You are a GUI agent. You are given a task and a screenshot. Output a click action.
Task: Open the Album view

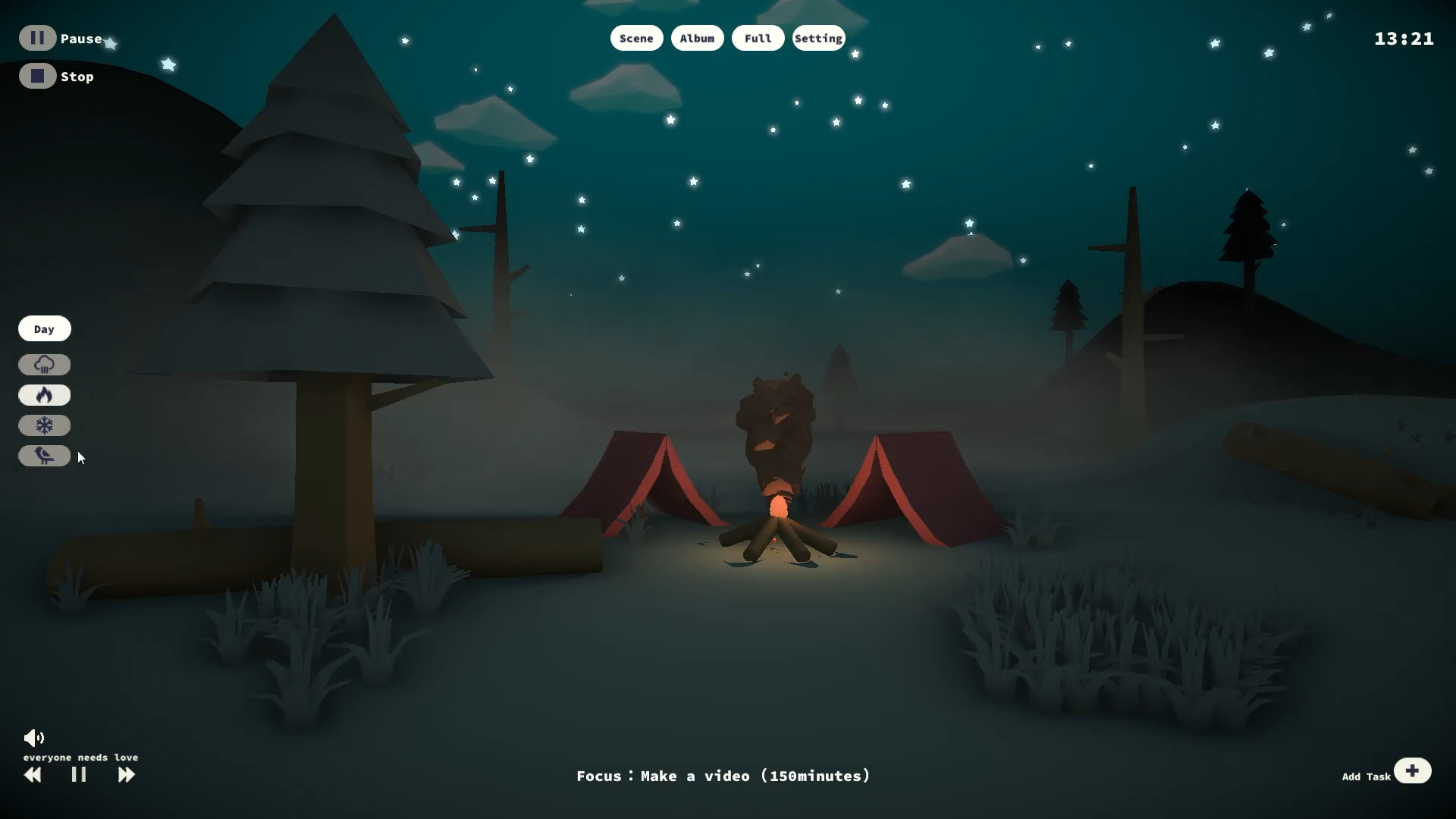point(696,38)
